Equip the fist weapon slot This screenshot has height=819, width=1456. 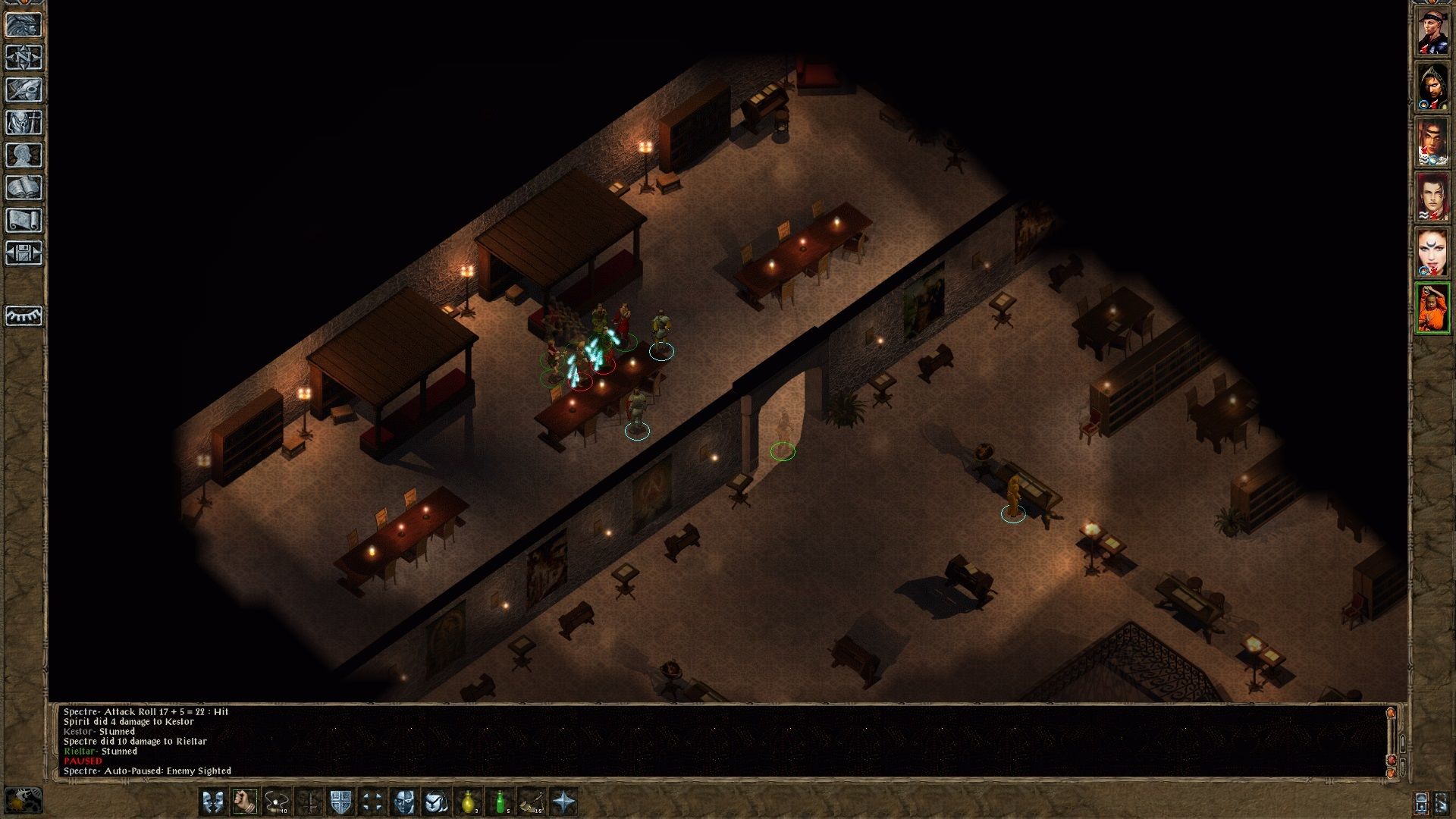coord(245,802)
